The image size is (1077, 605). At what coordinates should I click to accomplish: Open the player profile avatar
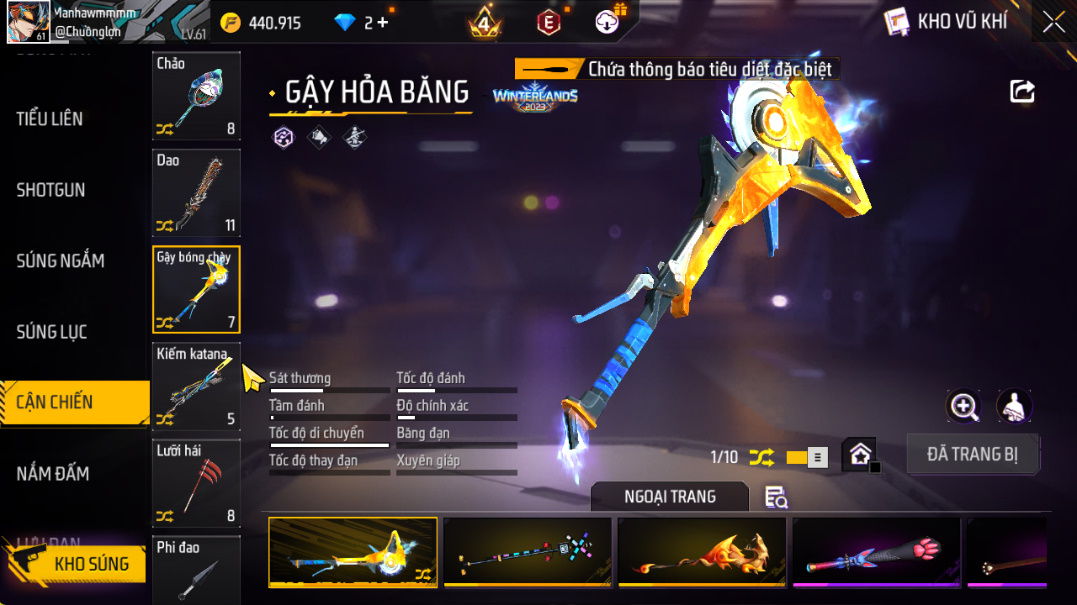coord(28,22)
